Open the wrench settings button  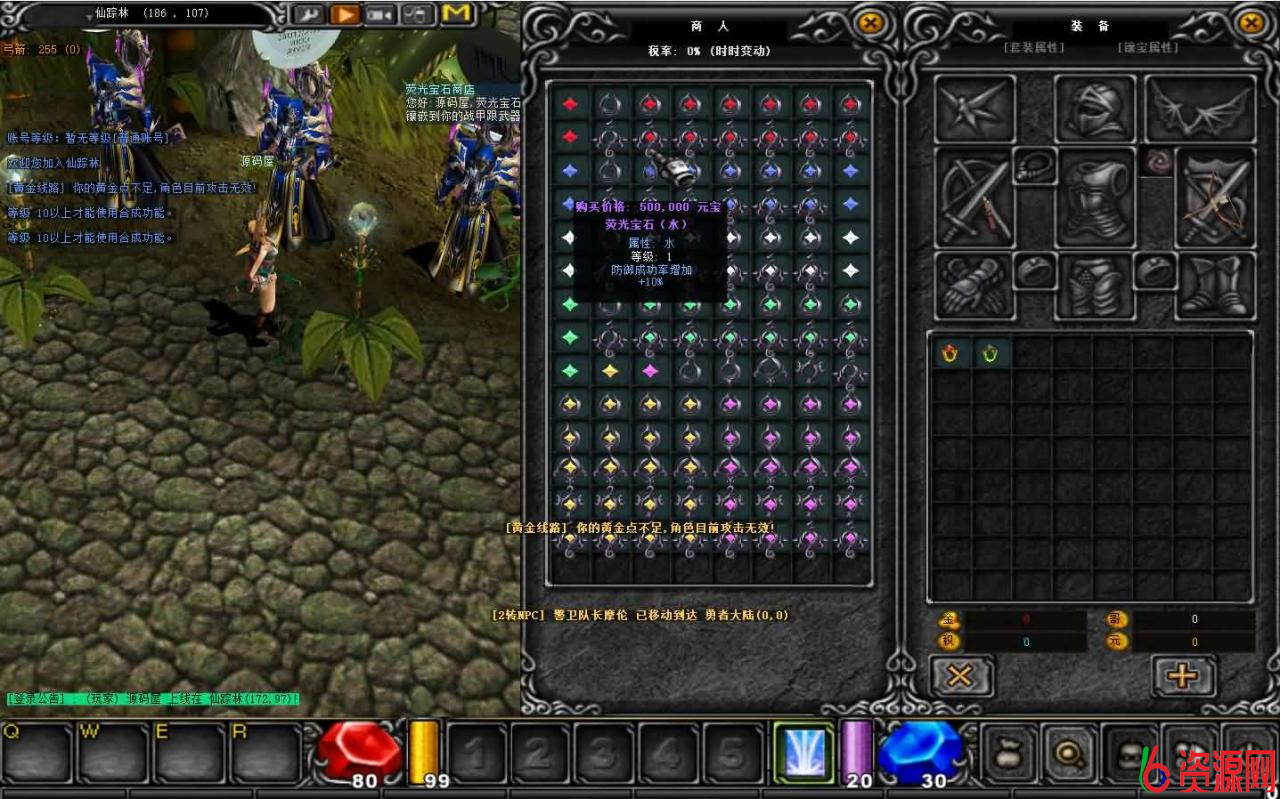(306, 14)
